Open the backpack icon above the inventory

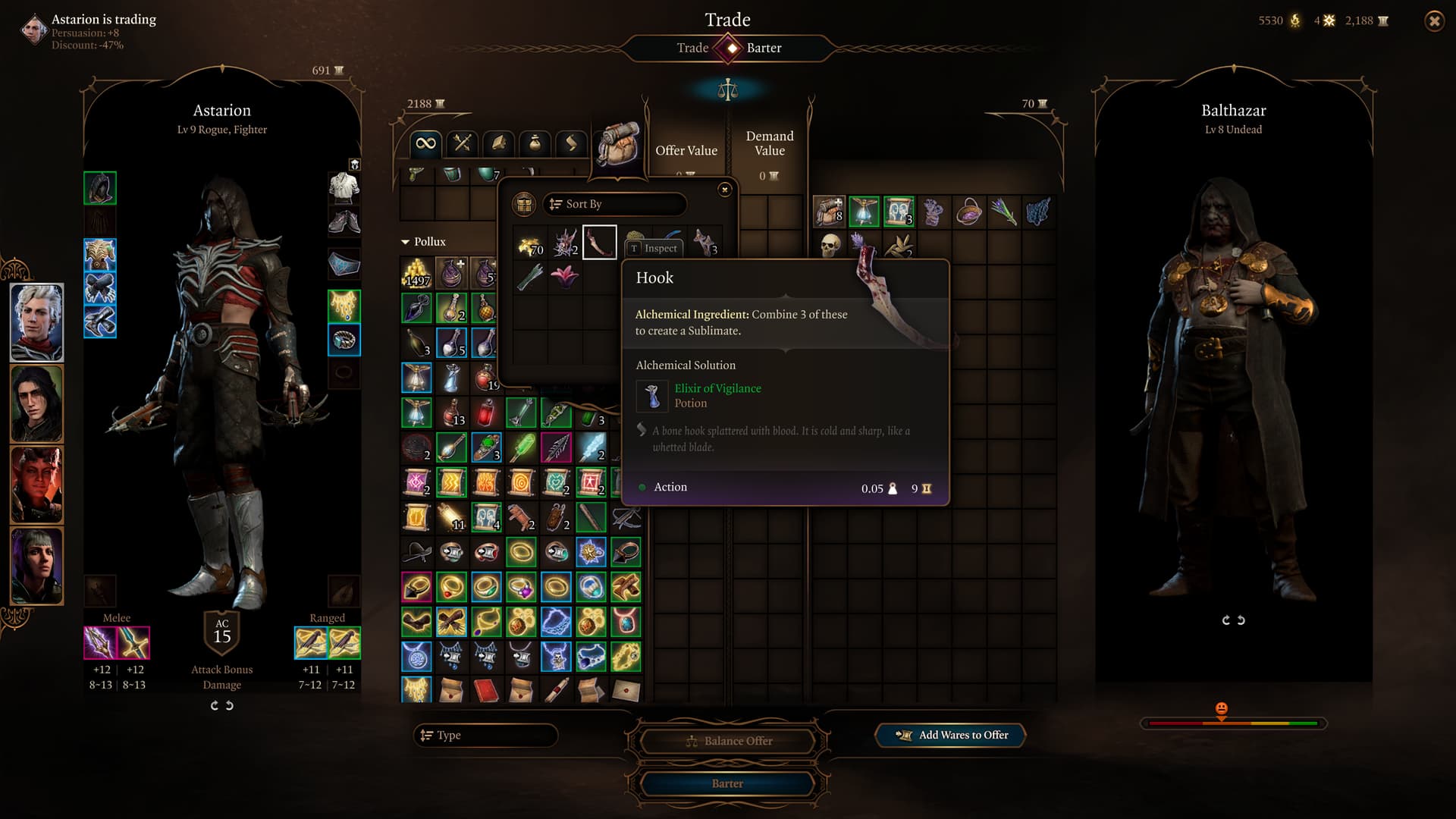pos(618,144)
